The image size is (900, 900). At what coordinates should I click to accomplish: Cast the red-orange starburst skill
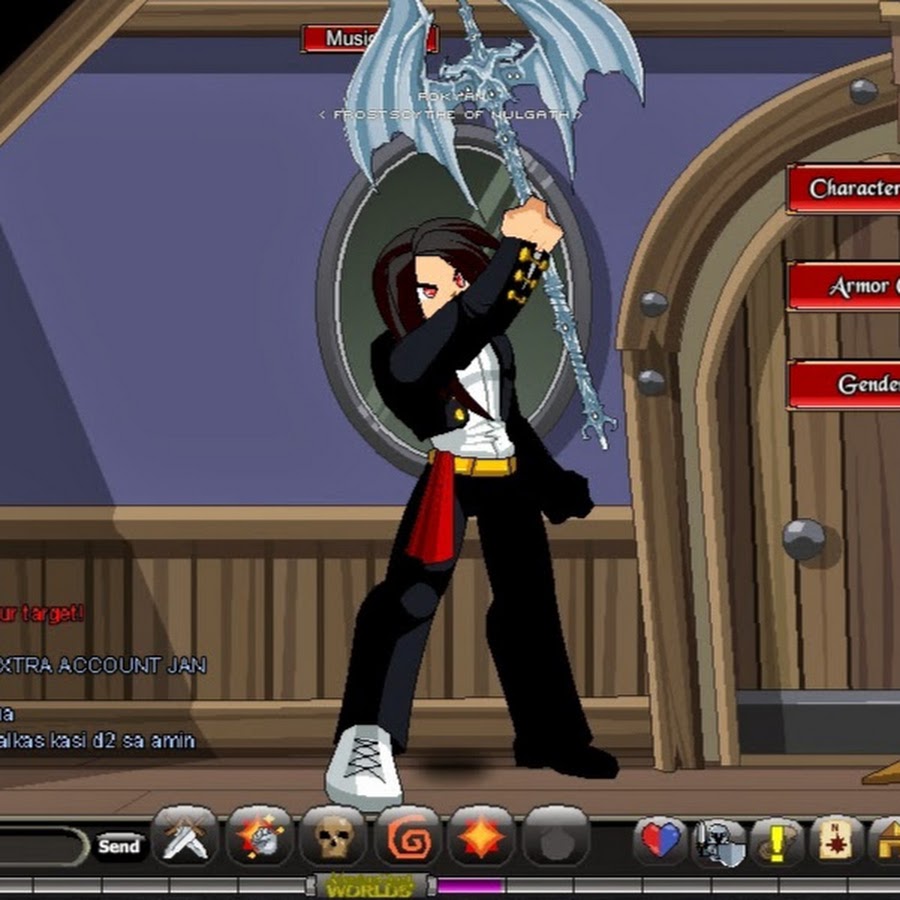(482, 838)
